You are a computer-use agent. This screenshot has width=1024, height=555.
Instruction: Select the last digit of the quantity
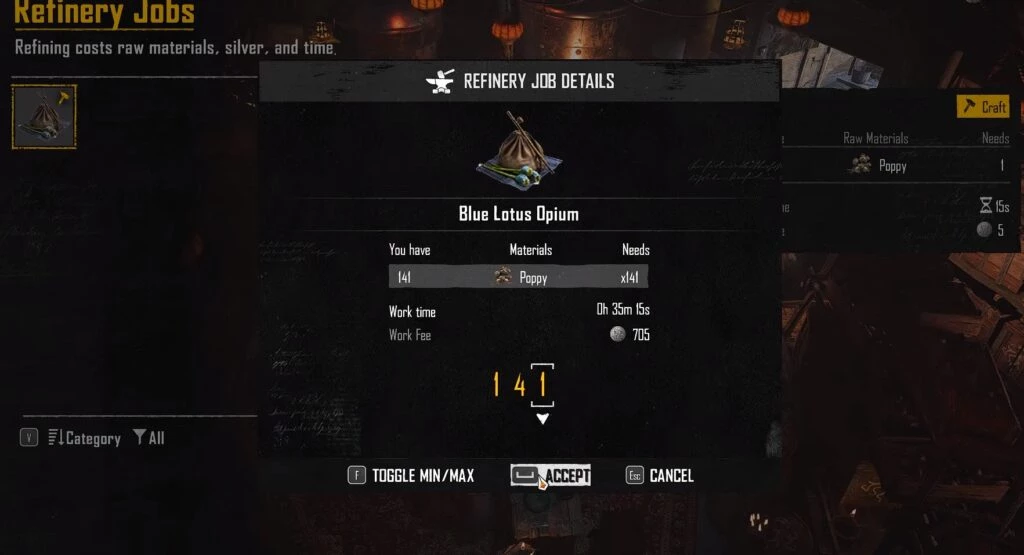coord(542,384)
